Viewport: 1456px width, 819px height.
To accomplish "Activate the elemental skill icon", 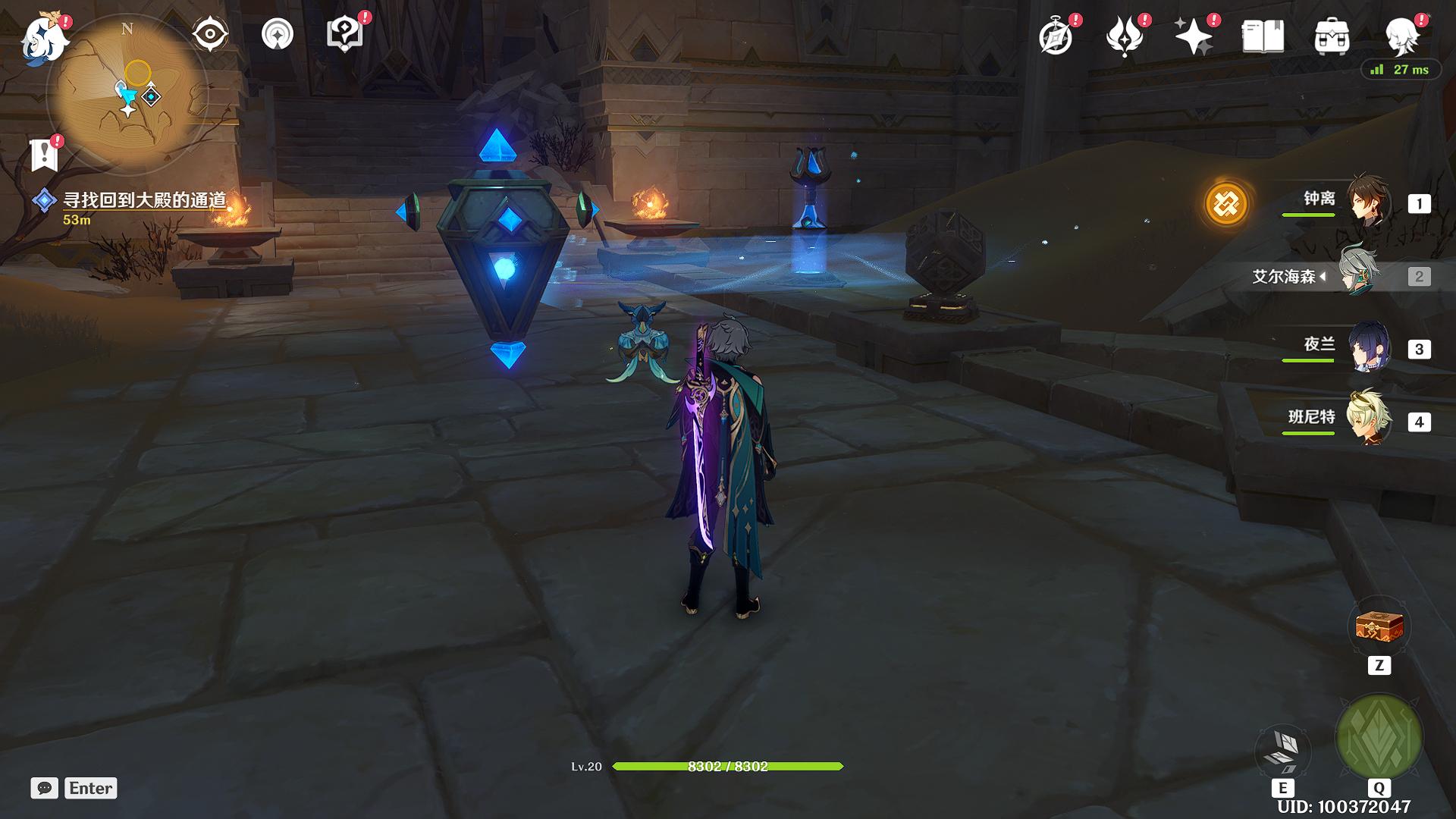I will tap(1283, 749).
